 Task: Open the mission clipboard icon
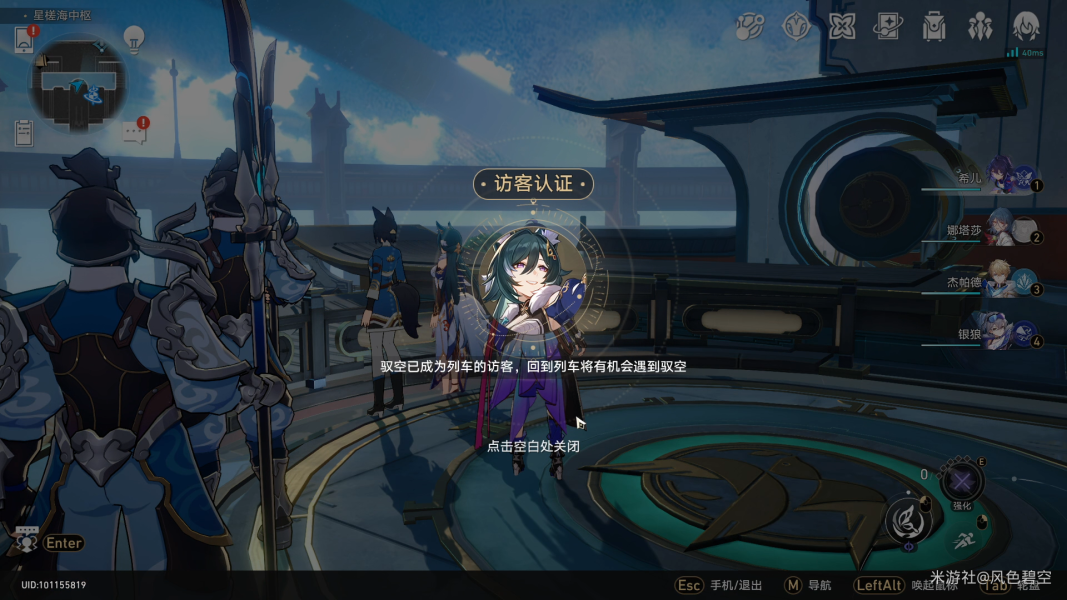pyautogui.click(x=25, y=132)
